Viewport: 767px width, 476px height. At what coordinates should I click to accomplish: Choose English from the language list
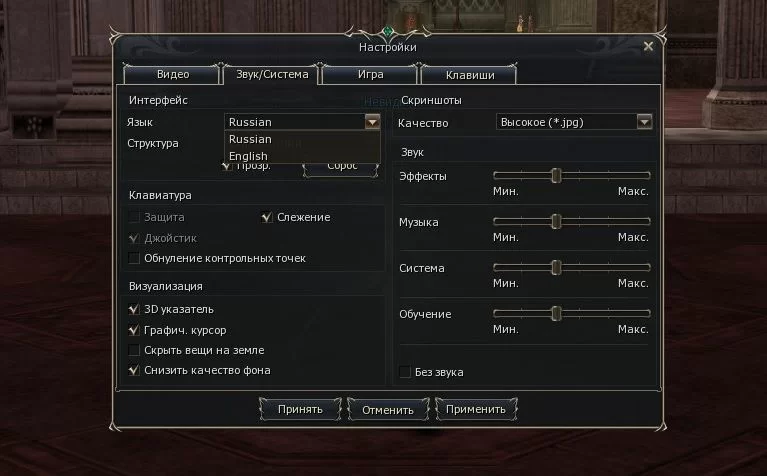[x=249, y=156]
